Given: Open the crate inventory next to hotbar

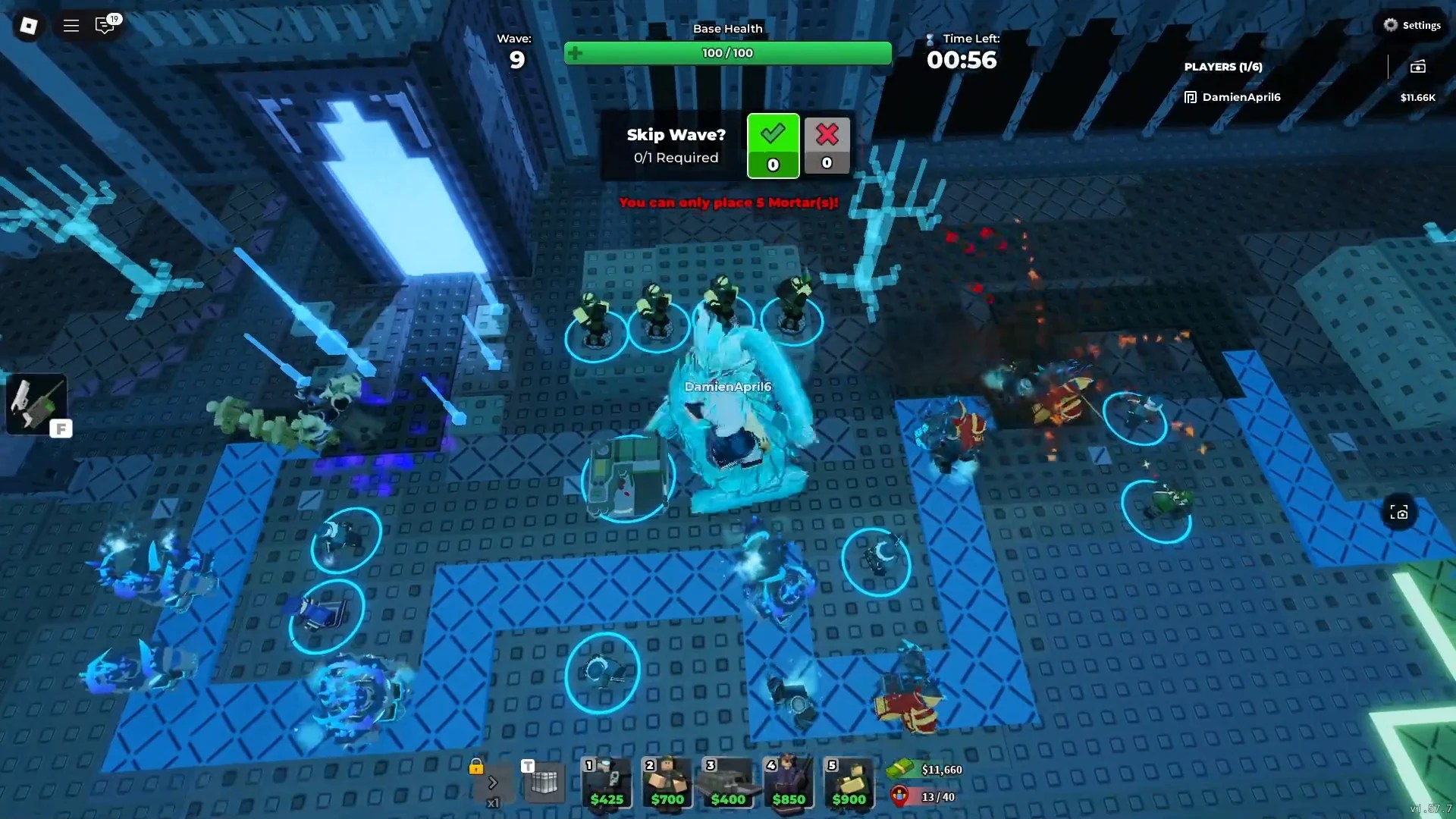Looking at the screenshot, I should pyautogui.click(x=544, y=783).
